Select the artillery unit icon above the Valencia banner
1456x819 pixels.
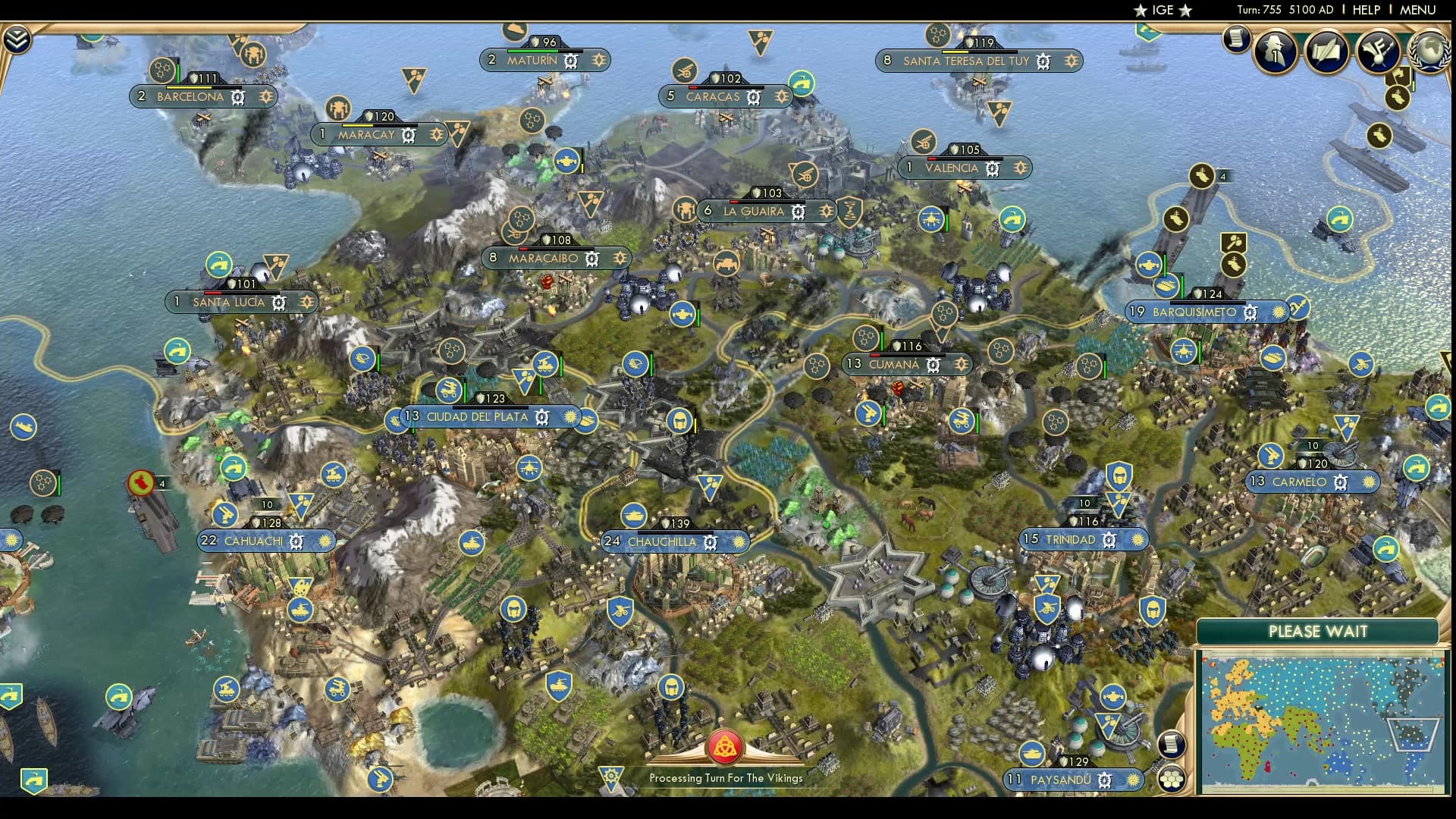[x=922, y=143]
